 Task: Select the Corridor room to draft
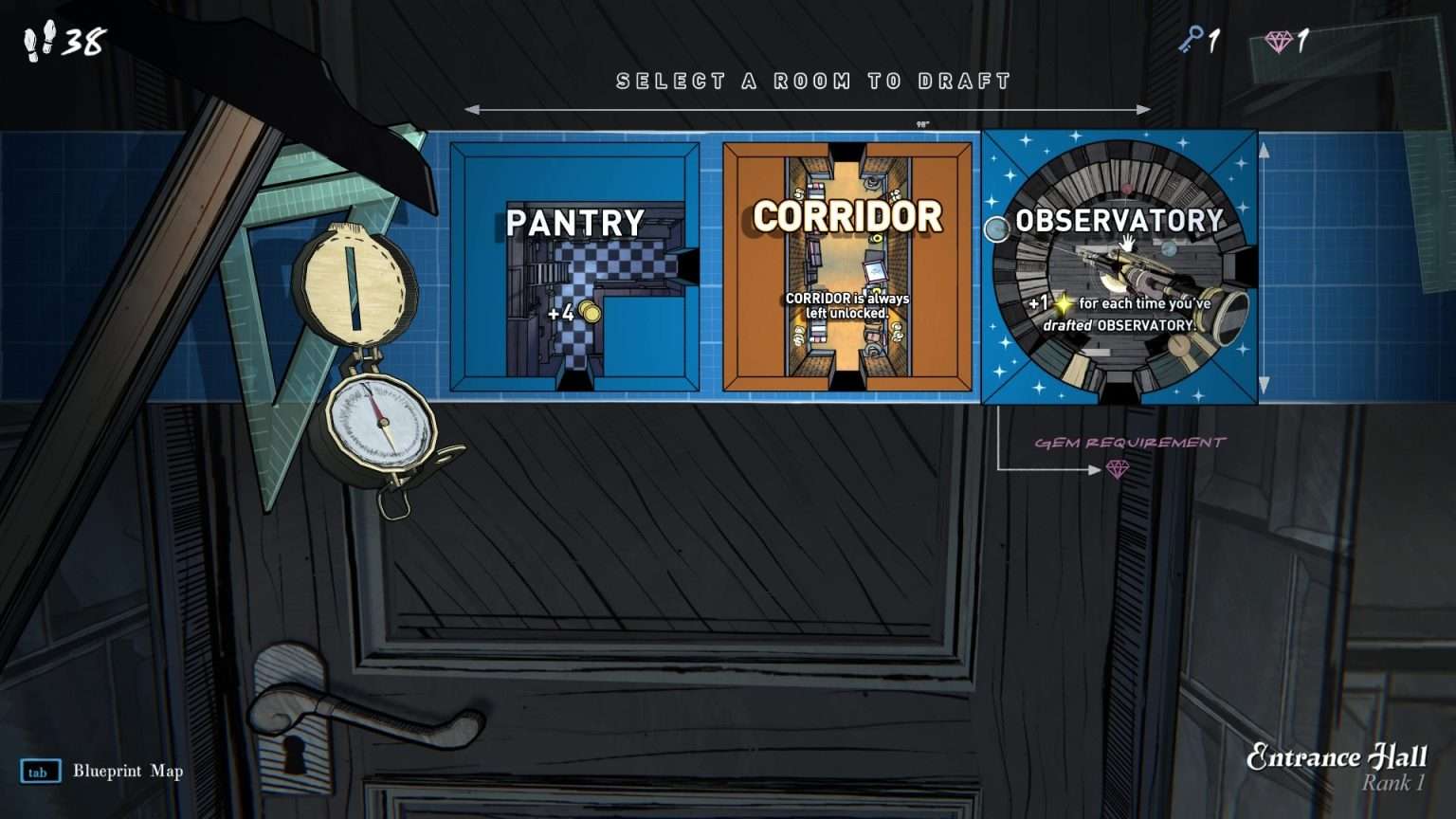(847, 268)
